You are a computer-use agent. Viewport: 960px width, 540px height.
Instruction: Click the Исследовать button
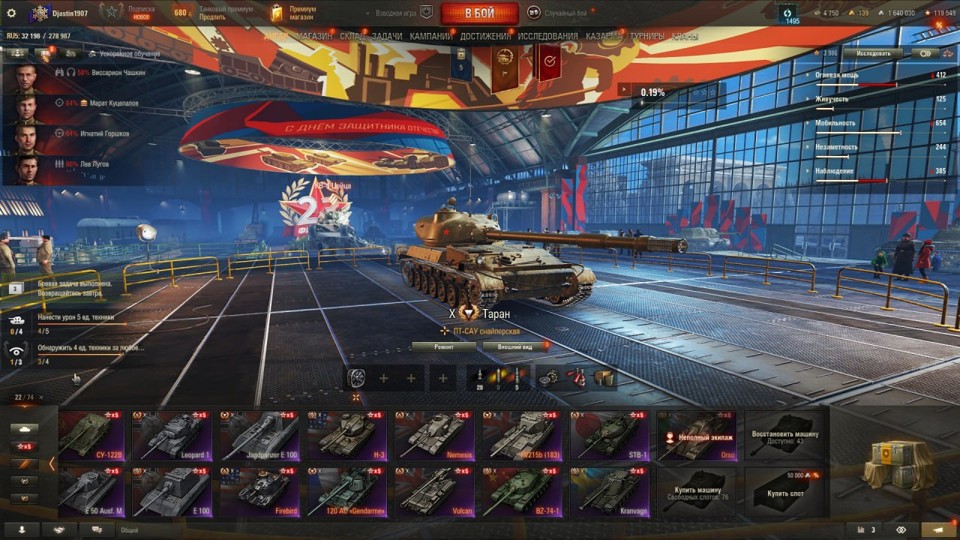pos(871,52)
